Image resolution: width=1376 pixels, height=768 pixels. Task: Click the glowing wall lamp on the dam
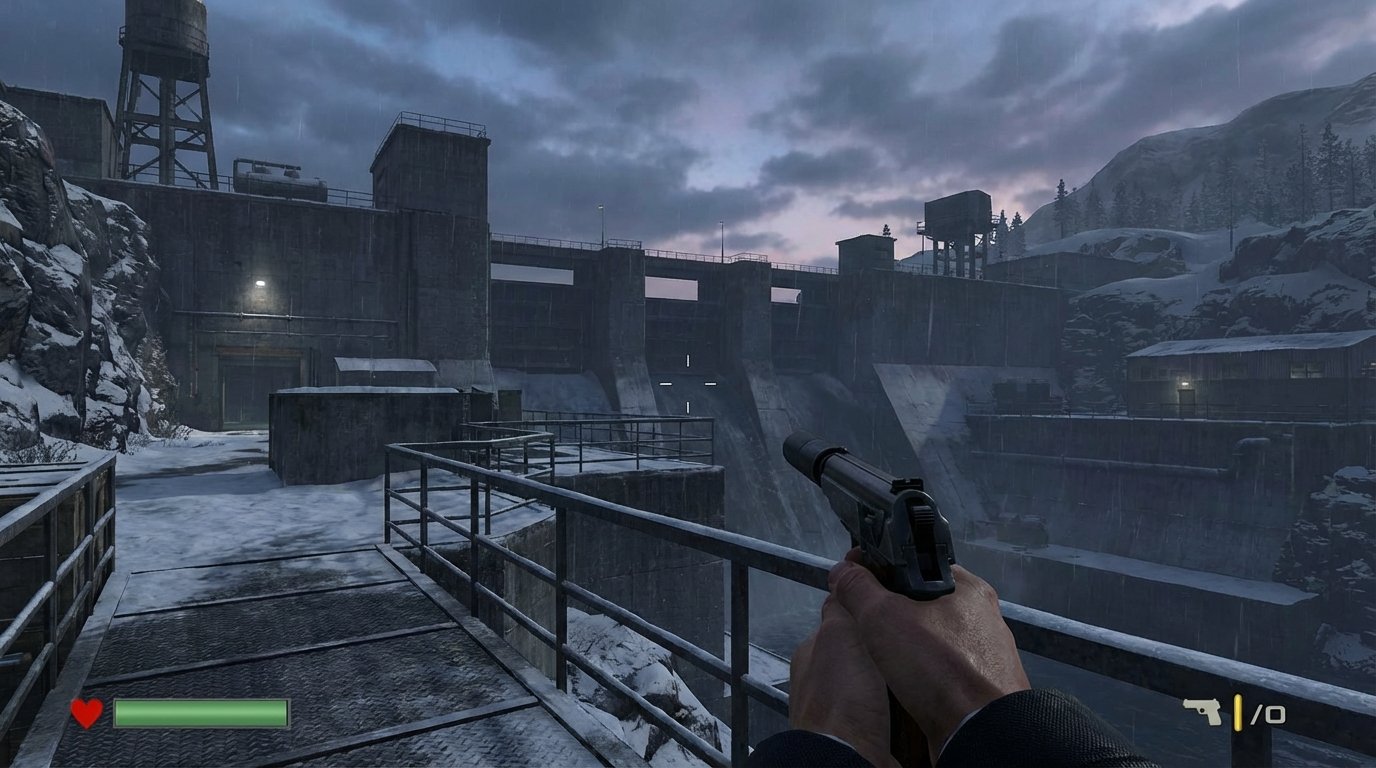click(260, 283)
